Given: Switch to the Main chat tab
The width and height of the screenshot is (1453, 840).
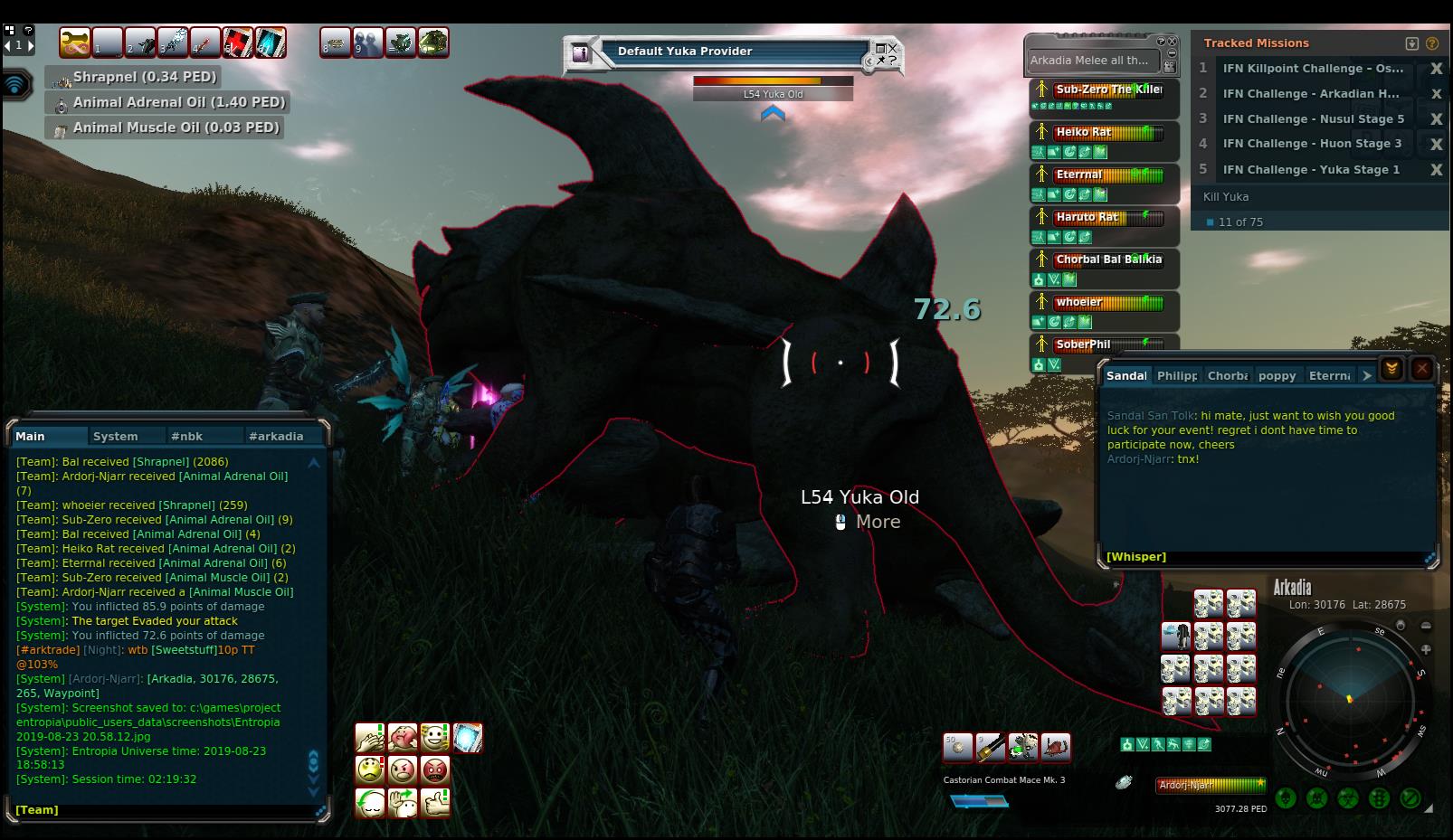Looking at the screenshot, I should (x=31, y=436).
